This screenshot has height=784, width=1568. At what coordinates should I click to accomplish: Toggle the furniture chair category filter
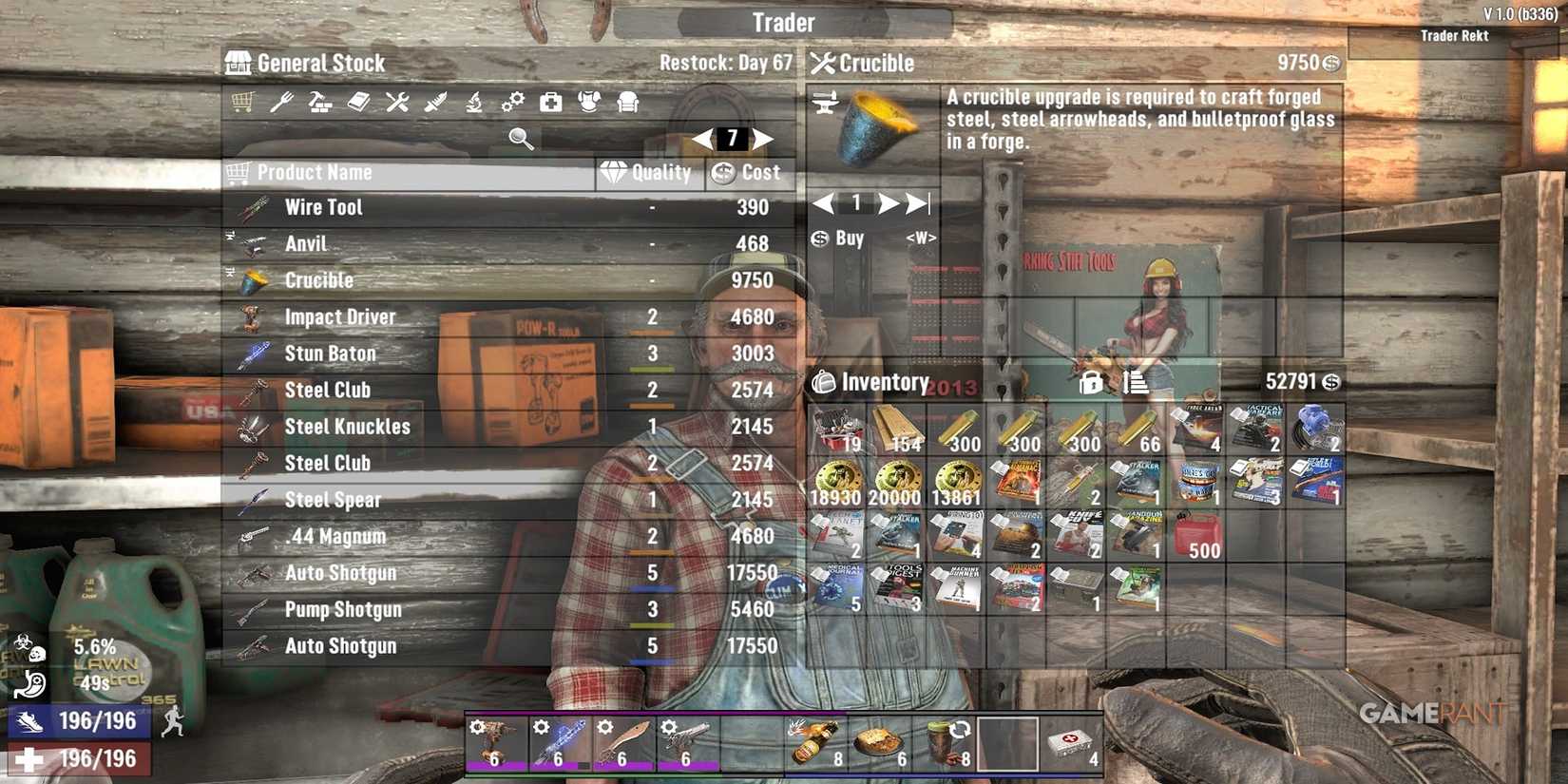point(626,102)
